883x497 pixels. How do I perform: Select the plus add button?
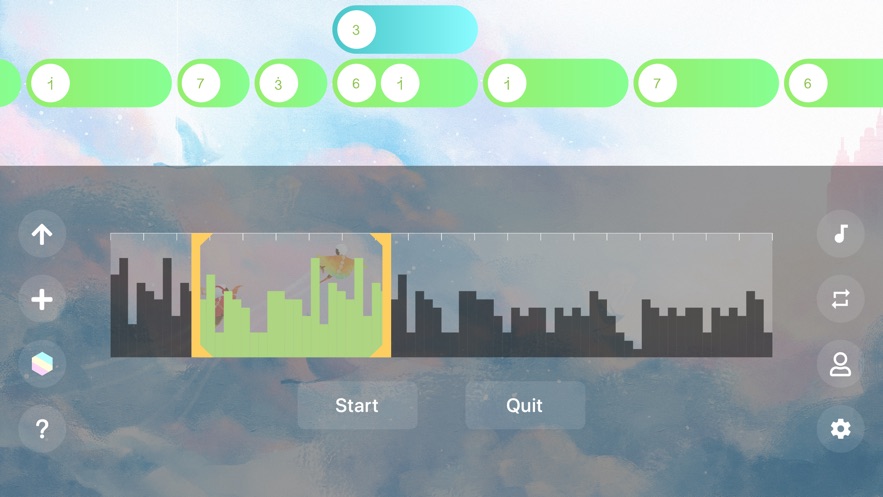pos(42,300)
